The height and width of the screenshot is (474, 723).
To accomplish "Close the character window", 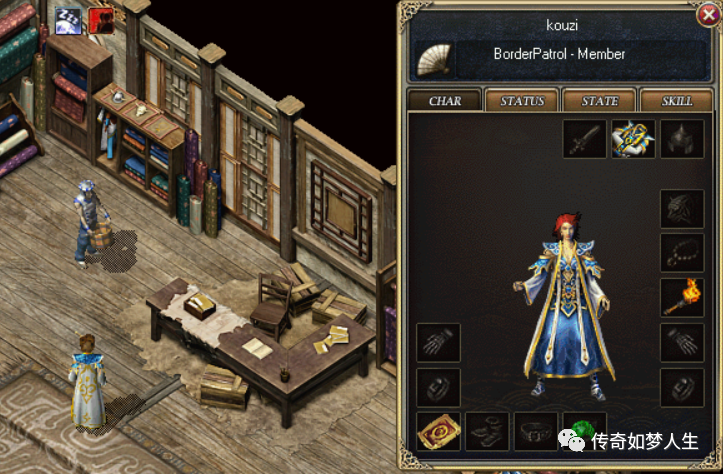I will pyautogui.click(x=707, y=17).
